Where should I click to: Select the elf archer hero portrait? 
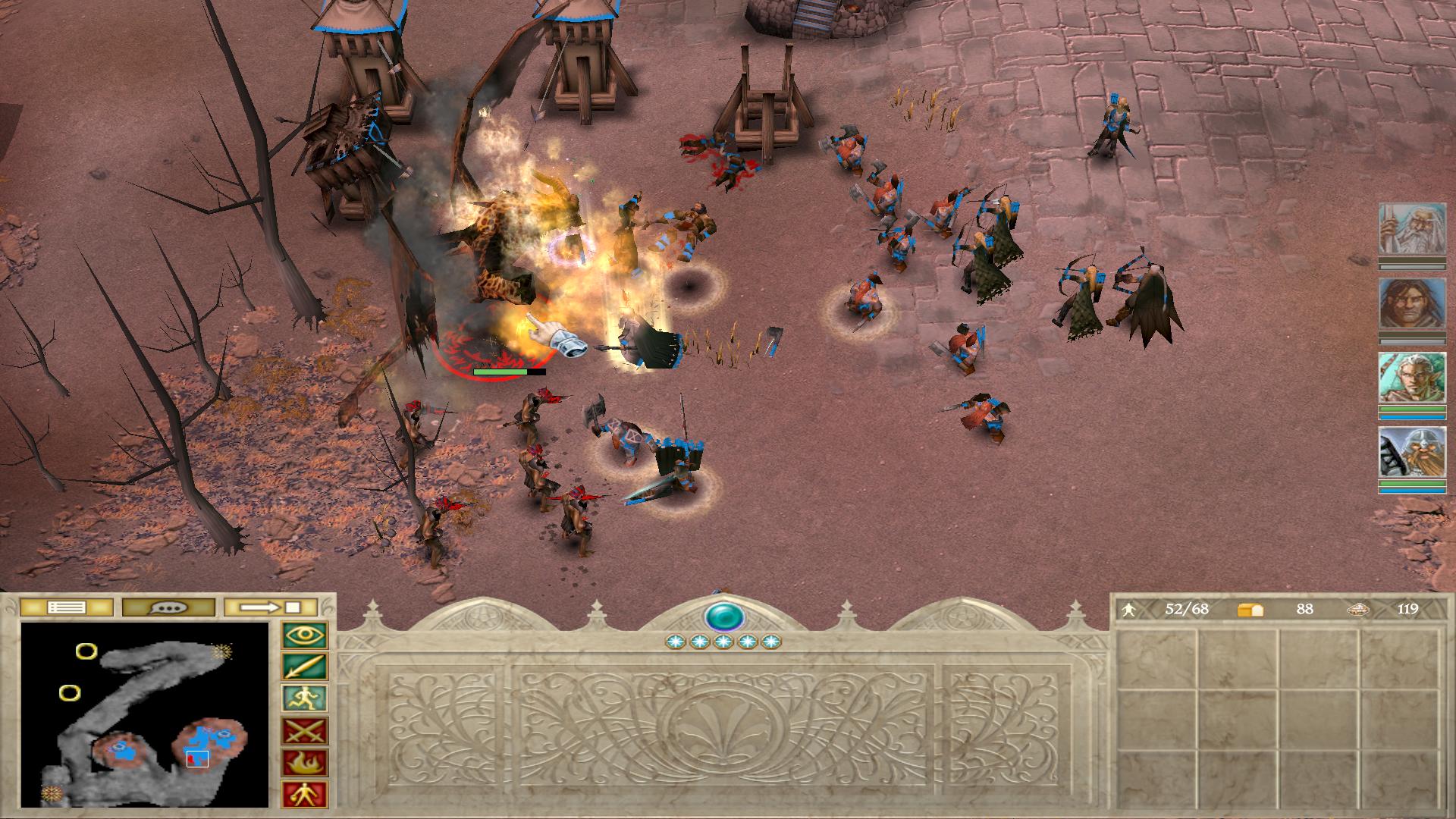[x=1412, y=378]
